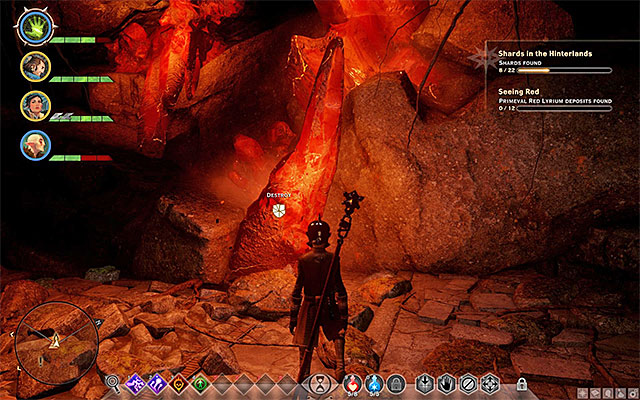Viewport: 640px width, 400px height.
Task: Activate the second purple lightning ability
Action: click(x=157, y=382)
